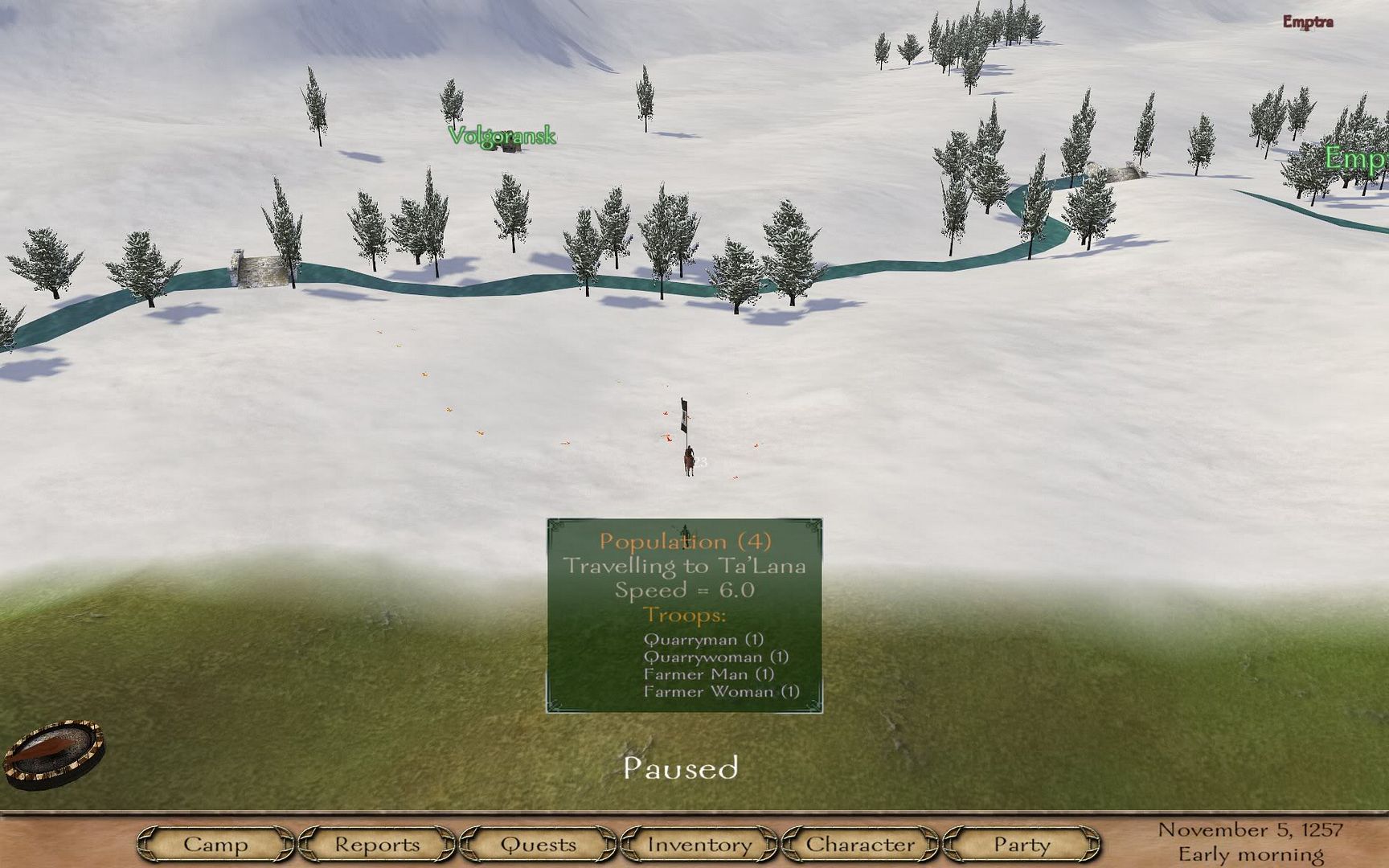1389x868 pixels.
Task: Select the Volgoransk map label
Action: coord(502,136)
